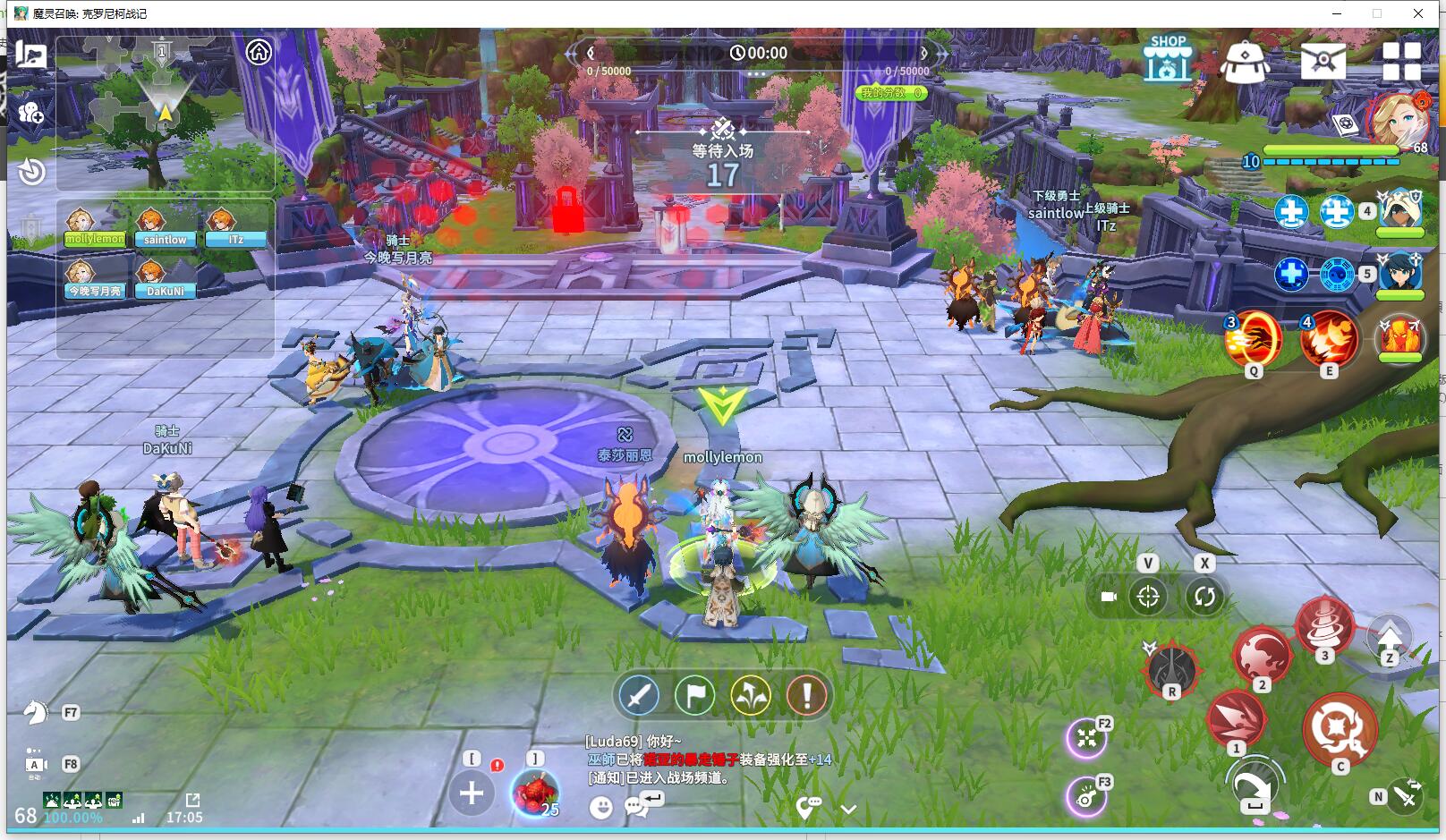The width and height of the screenshot is (1446, 840).
Task: Select party member DaKuNi
Action: [x=165, y=279]
